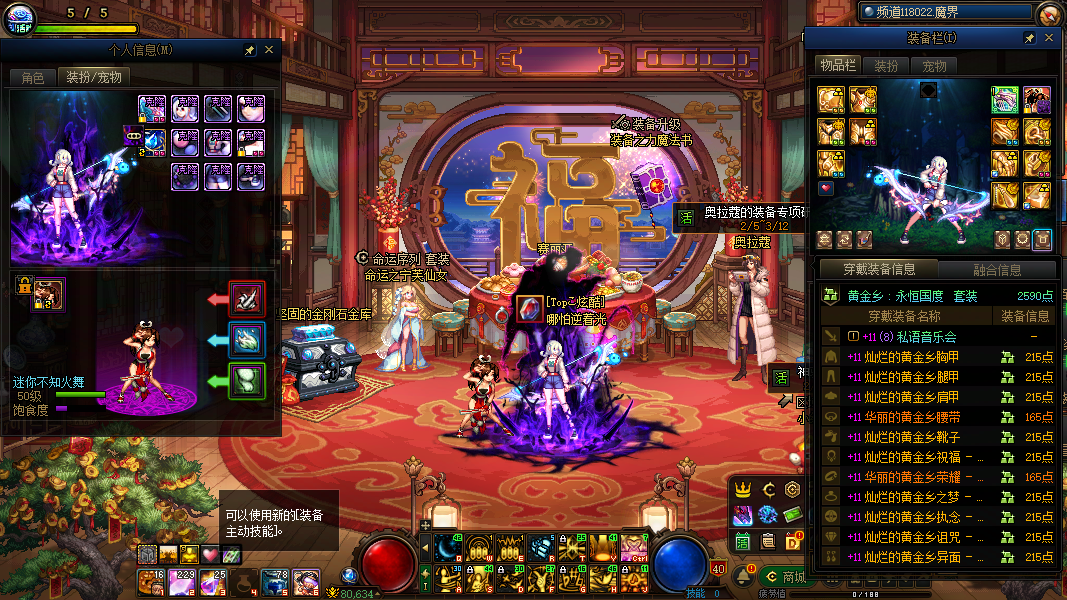Image resolution: width=1067 pixels, height=600 pixels.
Task: Click the 灿烂的黄金乡胸甲 equipment row
Action: click(903, 357)
